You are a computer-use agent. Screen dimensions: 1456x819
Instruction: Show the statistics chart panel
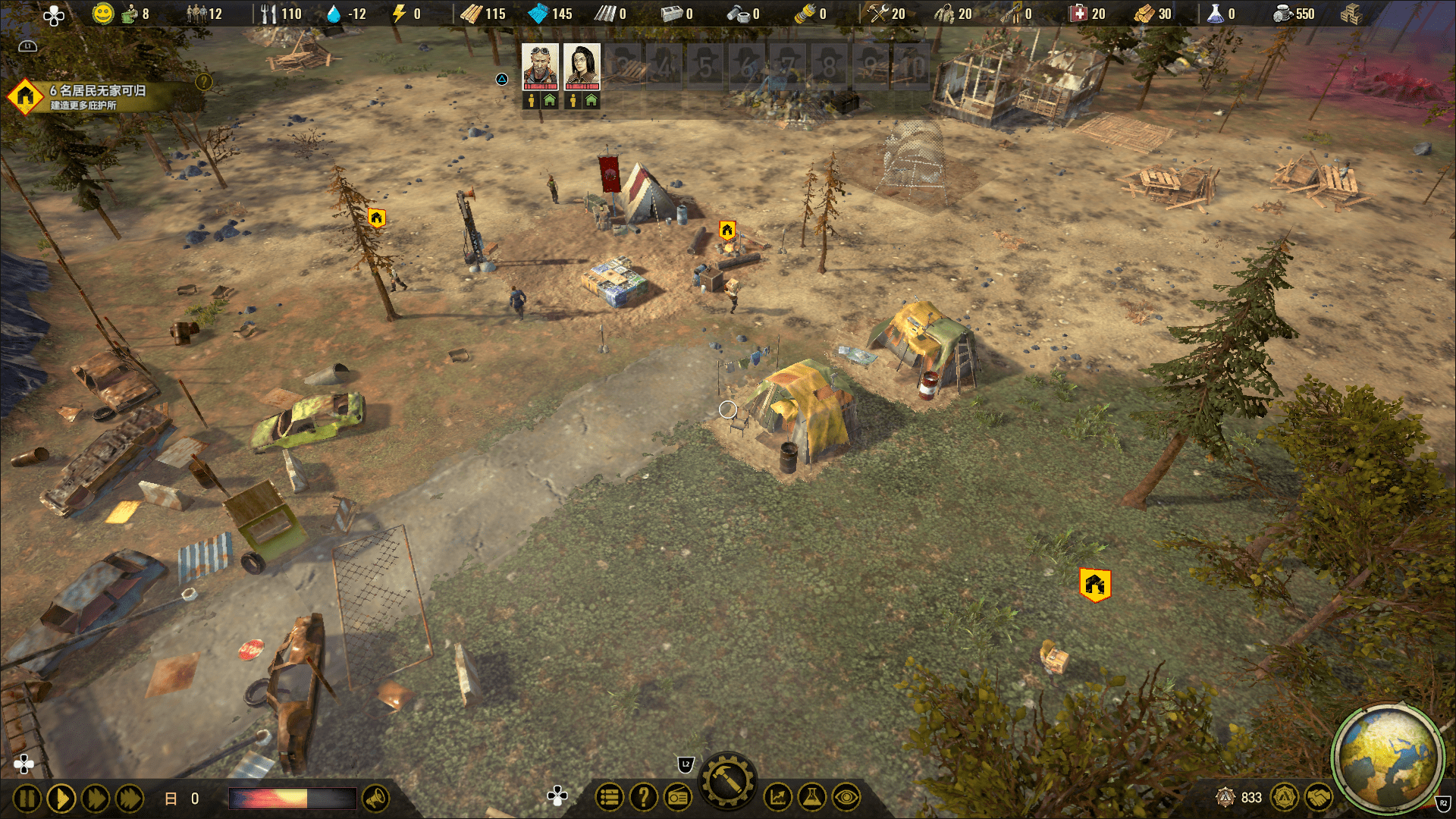[778, 797]
